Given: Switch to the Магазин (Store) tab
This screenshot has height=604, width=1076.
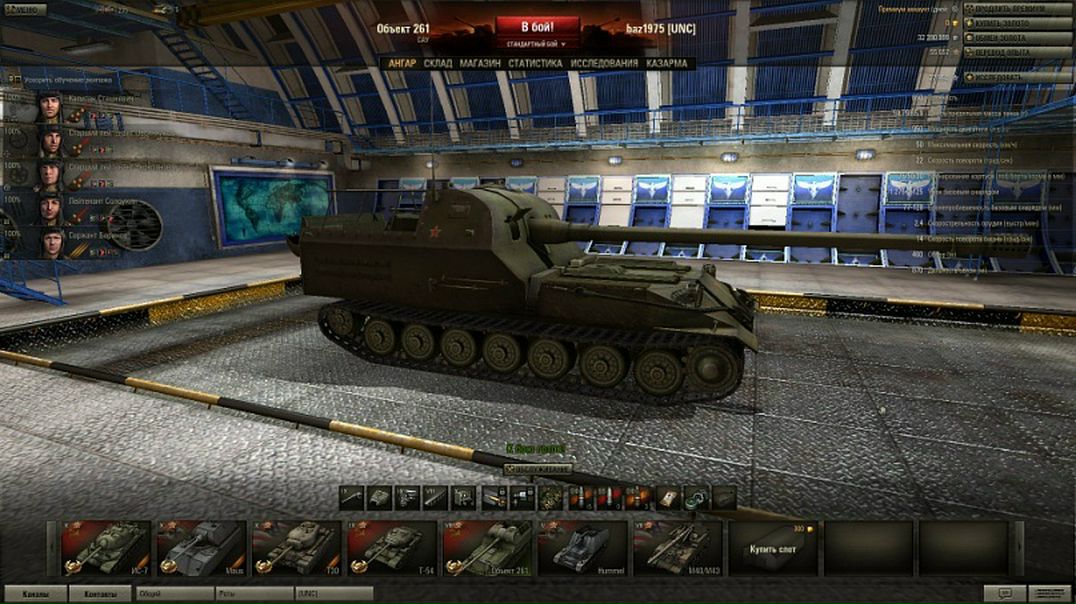Looking at the screenshot, I should click(480, 63).
